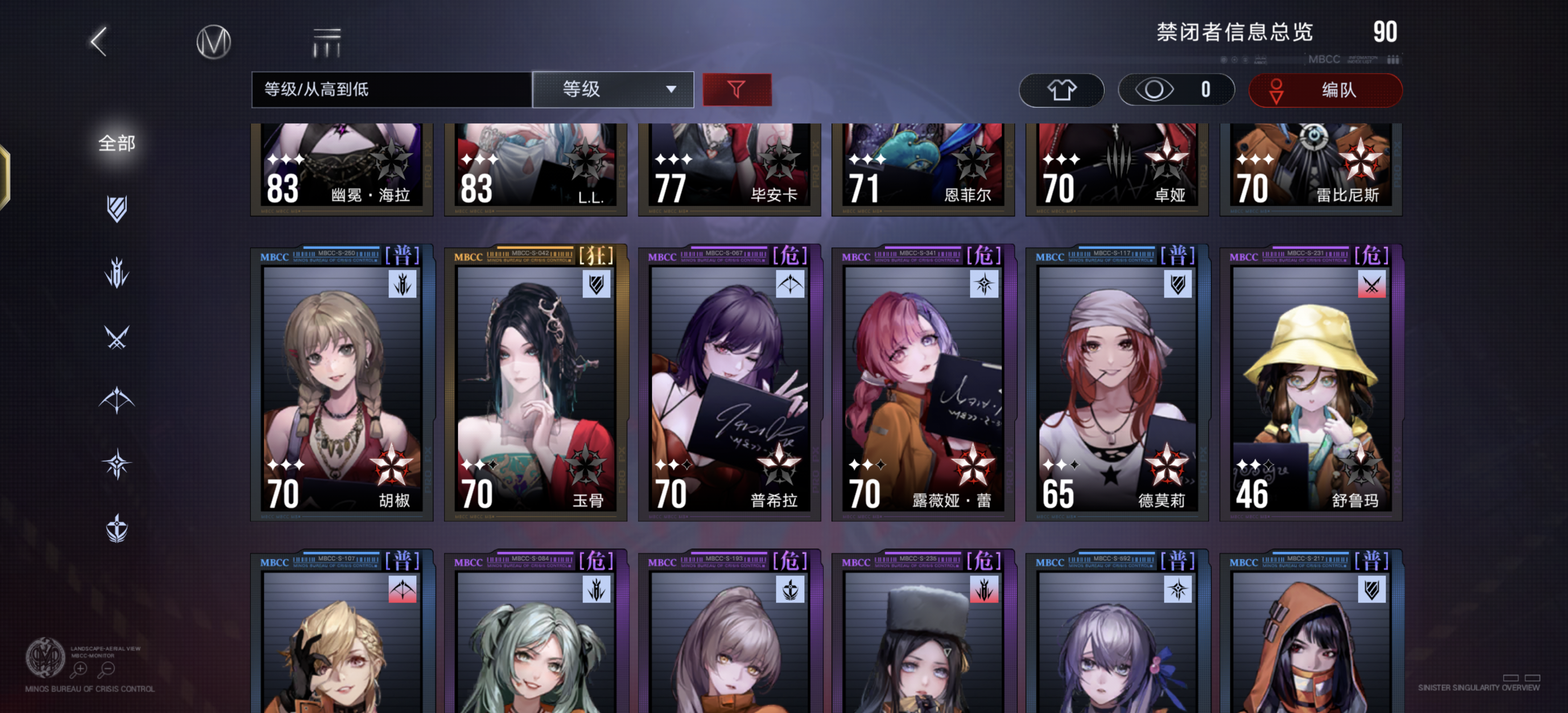Toggle the red filter funnel
Viewport: 1568px width, 713px height.
tap(736, 89)
